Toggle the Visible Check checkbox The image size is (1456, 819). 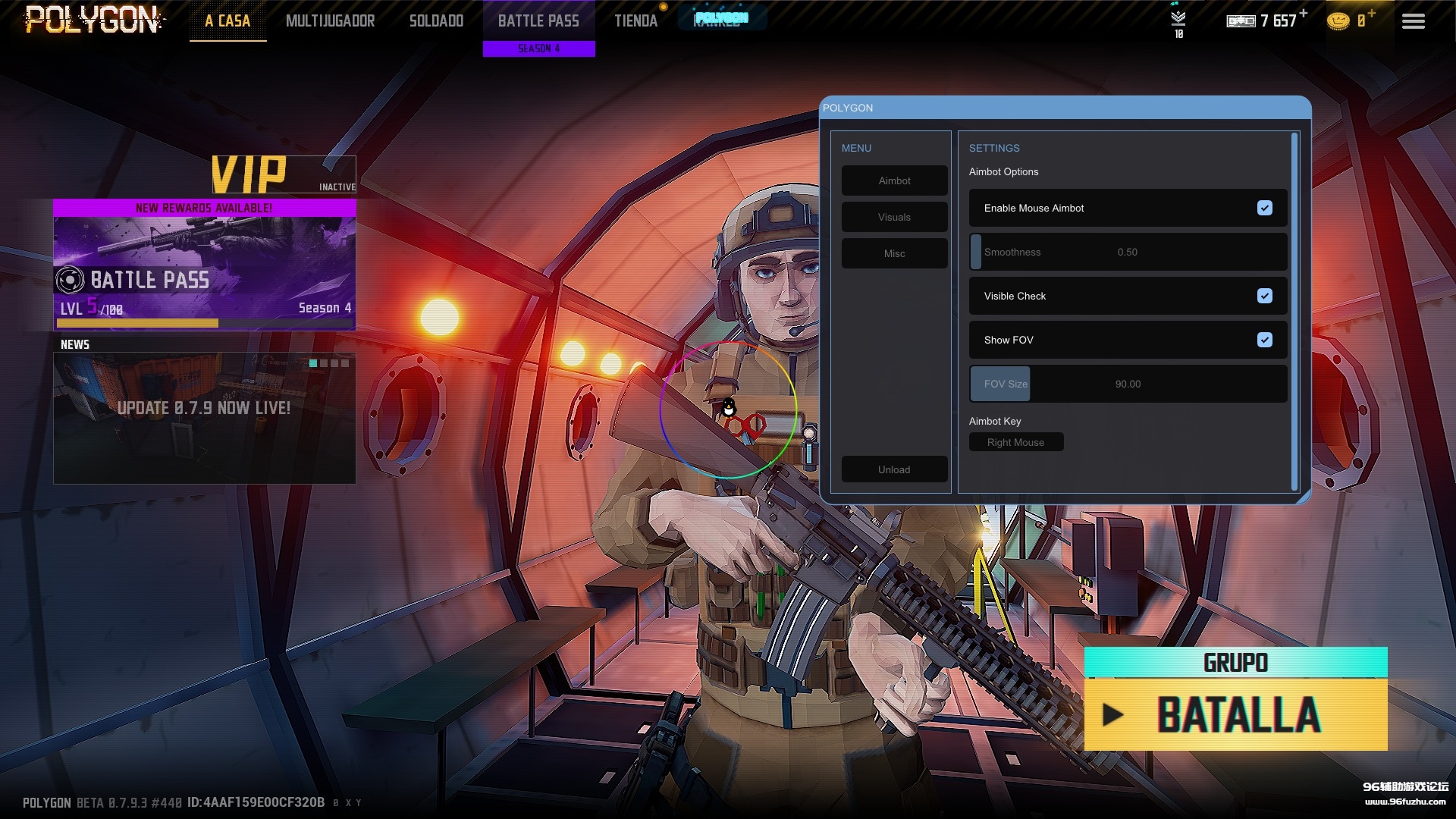coord(1264,296)
